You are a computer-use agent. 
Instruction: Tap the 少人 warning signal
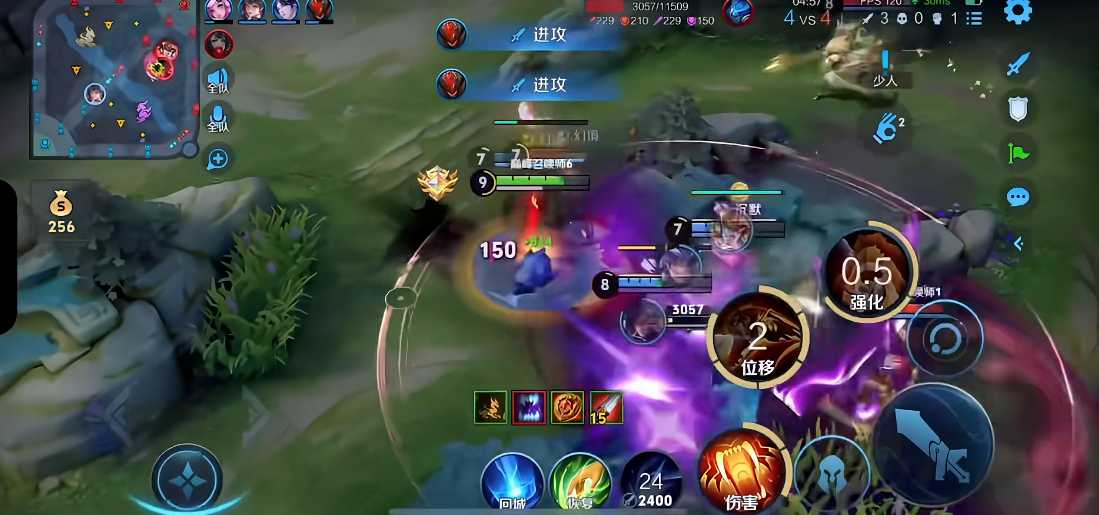[885, 68]
